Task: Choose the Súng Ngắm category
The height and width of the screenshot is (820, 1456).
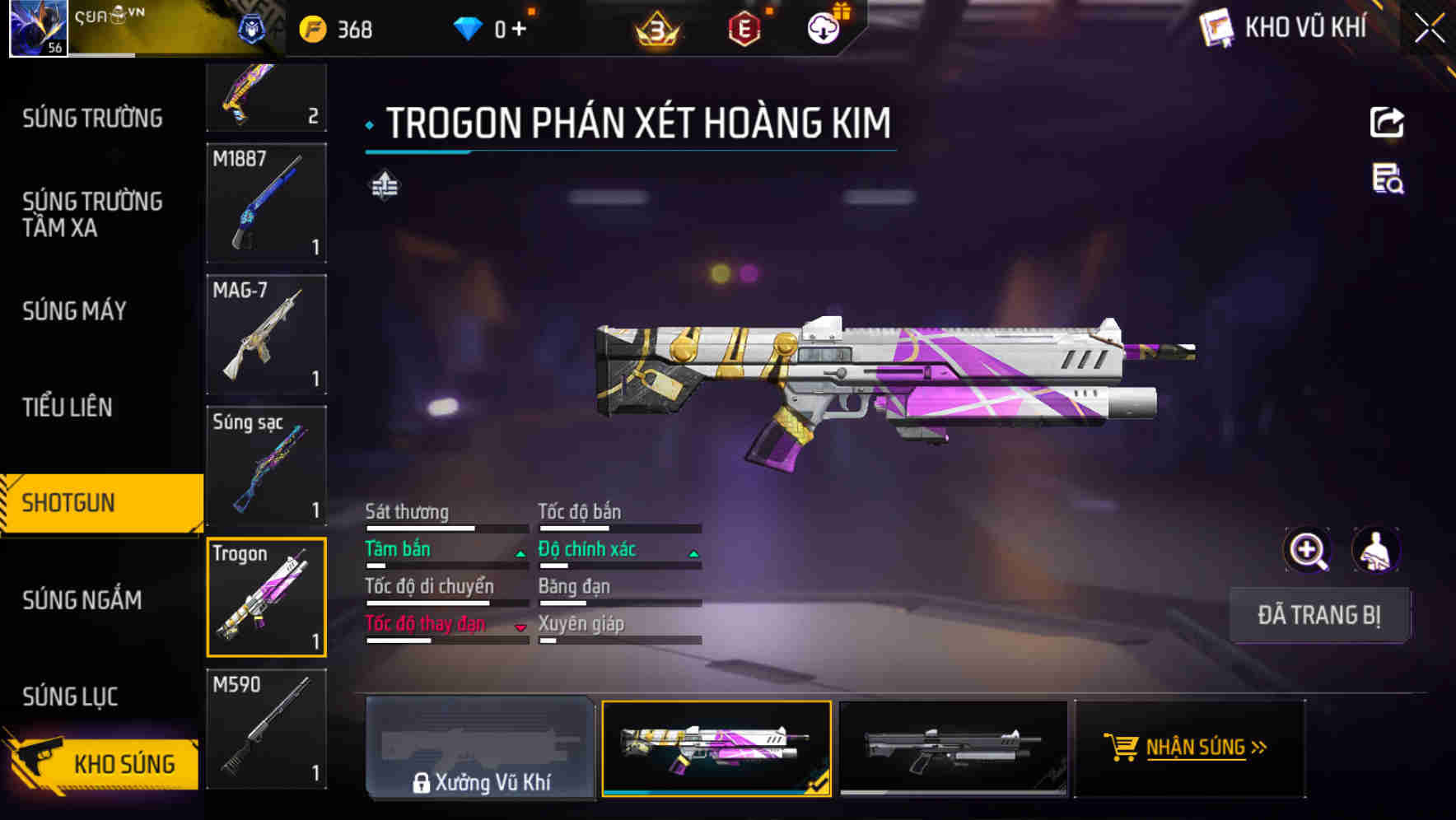Action: 82,600
